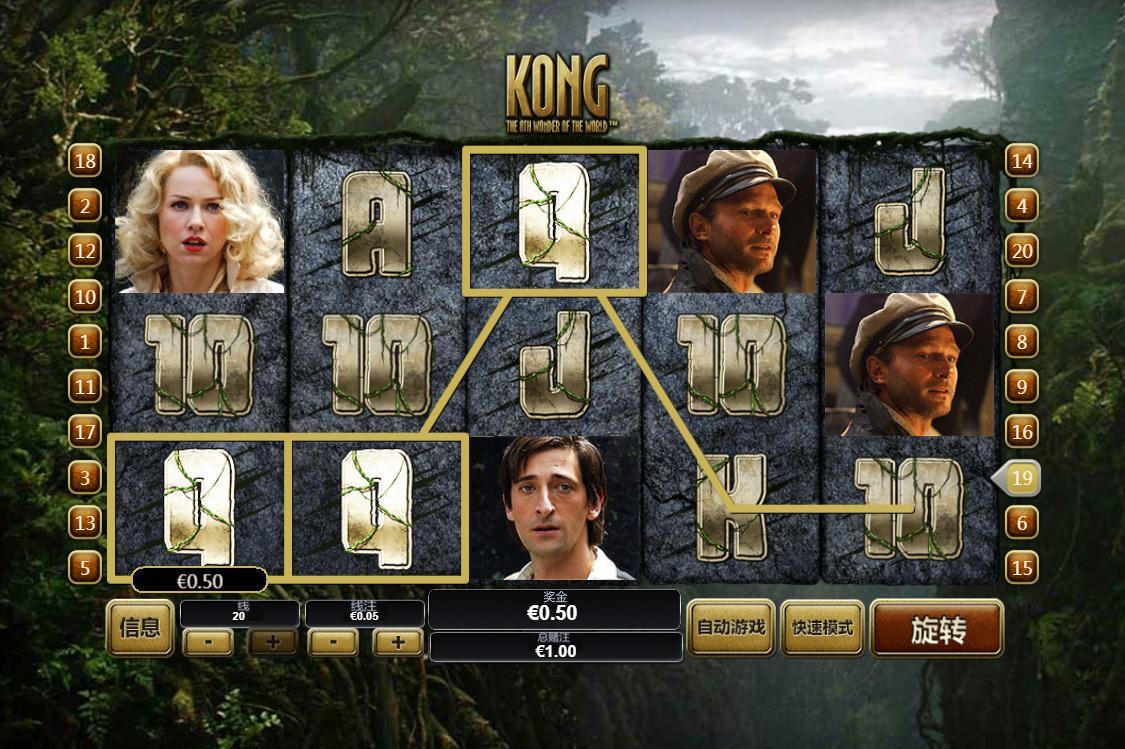1125x749 pixels.
Task: Click payline marker 14
Action: (x=1021, y=161)
